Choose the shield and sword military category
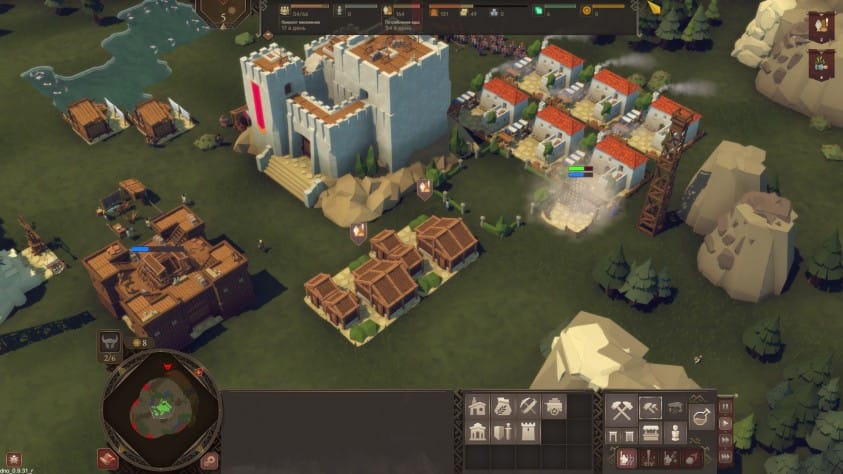Screen dimensions: 843x474 point(503,432)
